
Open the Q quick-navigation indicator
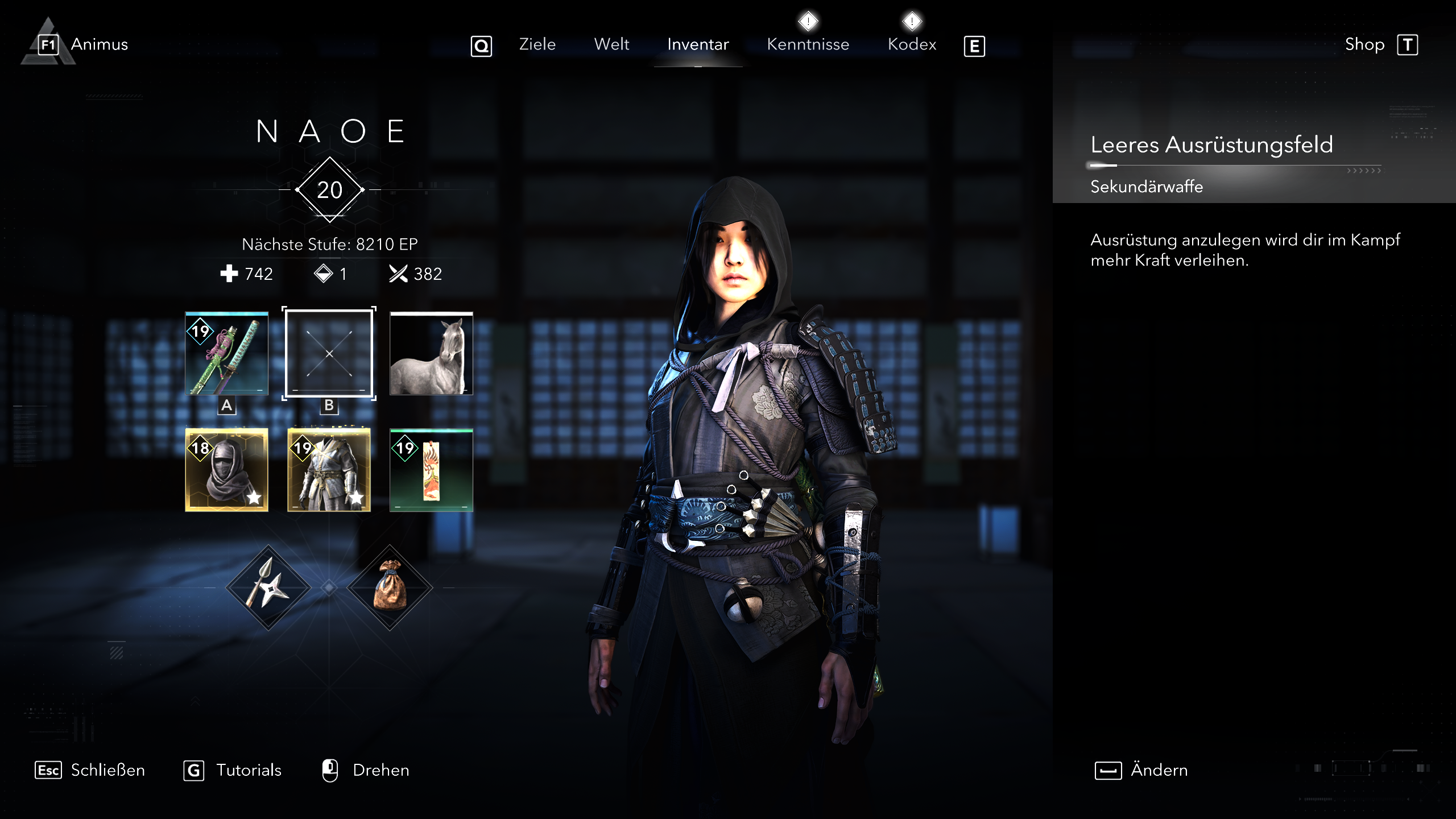click(481, 47)
